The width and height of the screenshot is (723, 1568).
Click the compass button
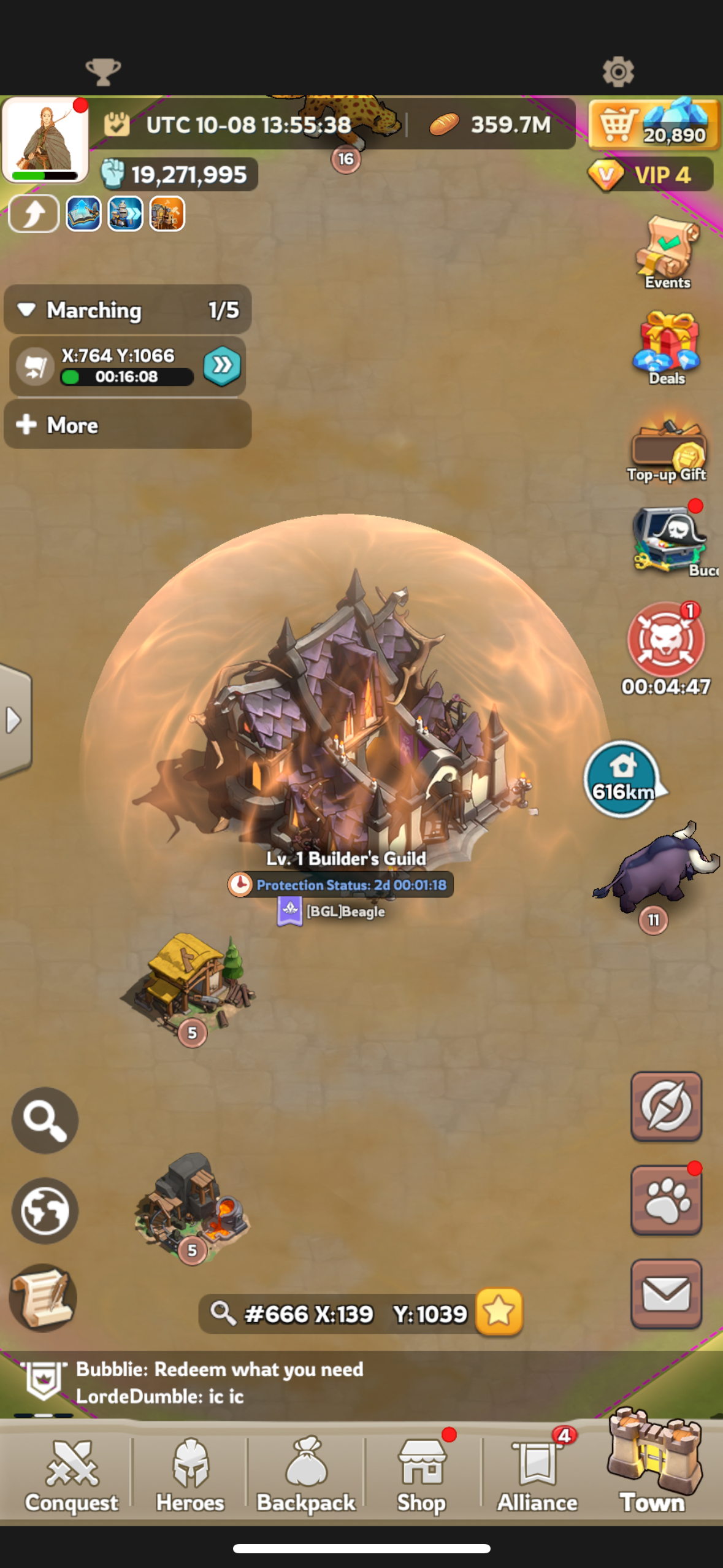point(666,1106)
